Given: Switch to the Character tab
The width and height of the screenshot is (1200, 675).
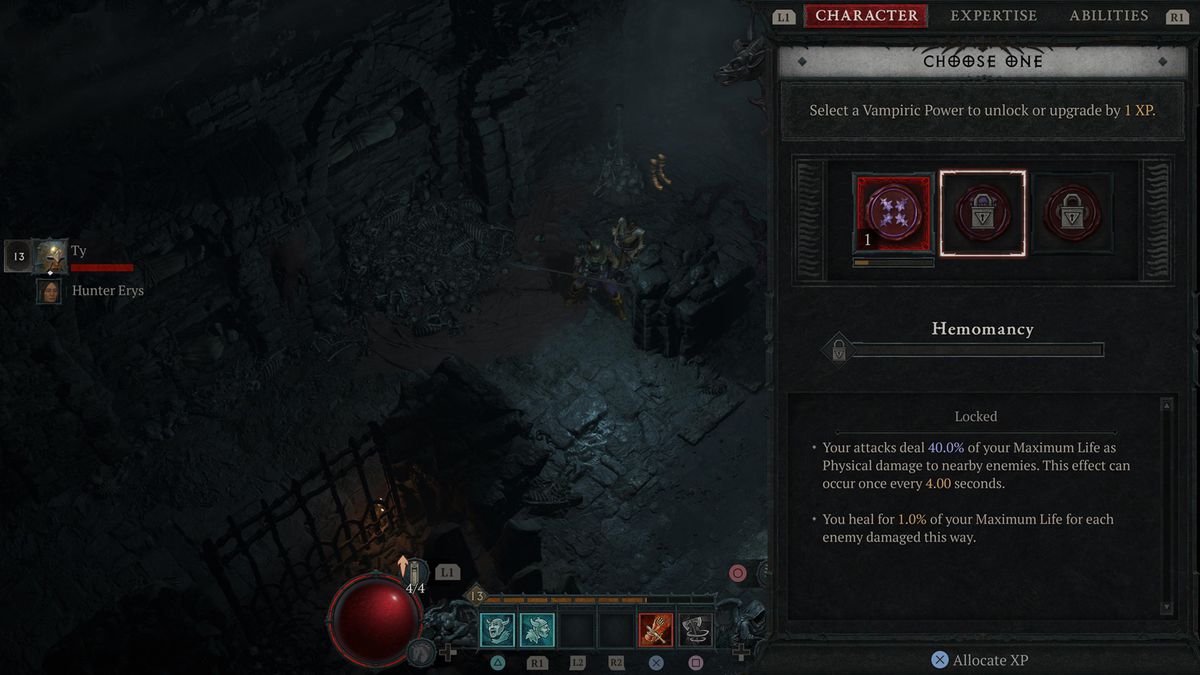Looking at the screenshot, I should 866,16.
